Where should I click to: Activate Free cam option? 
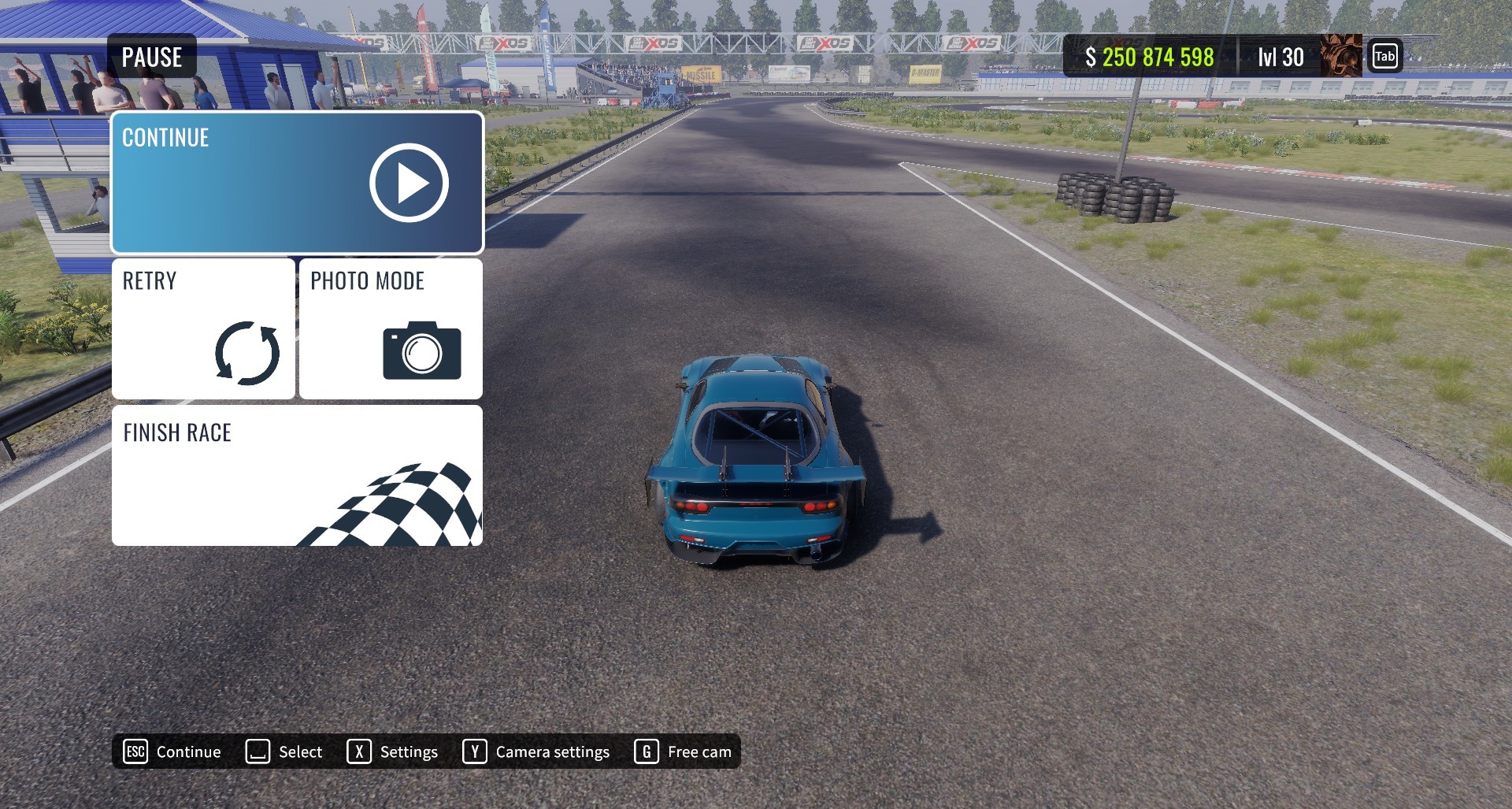[683, 751]
